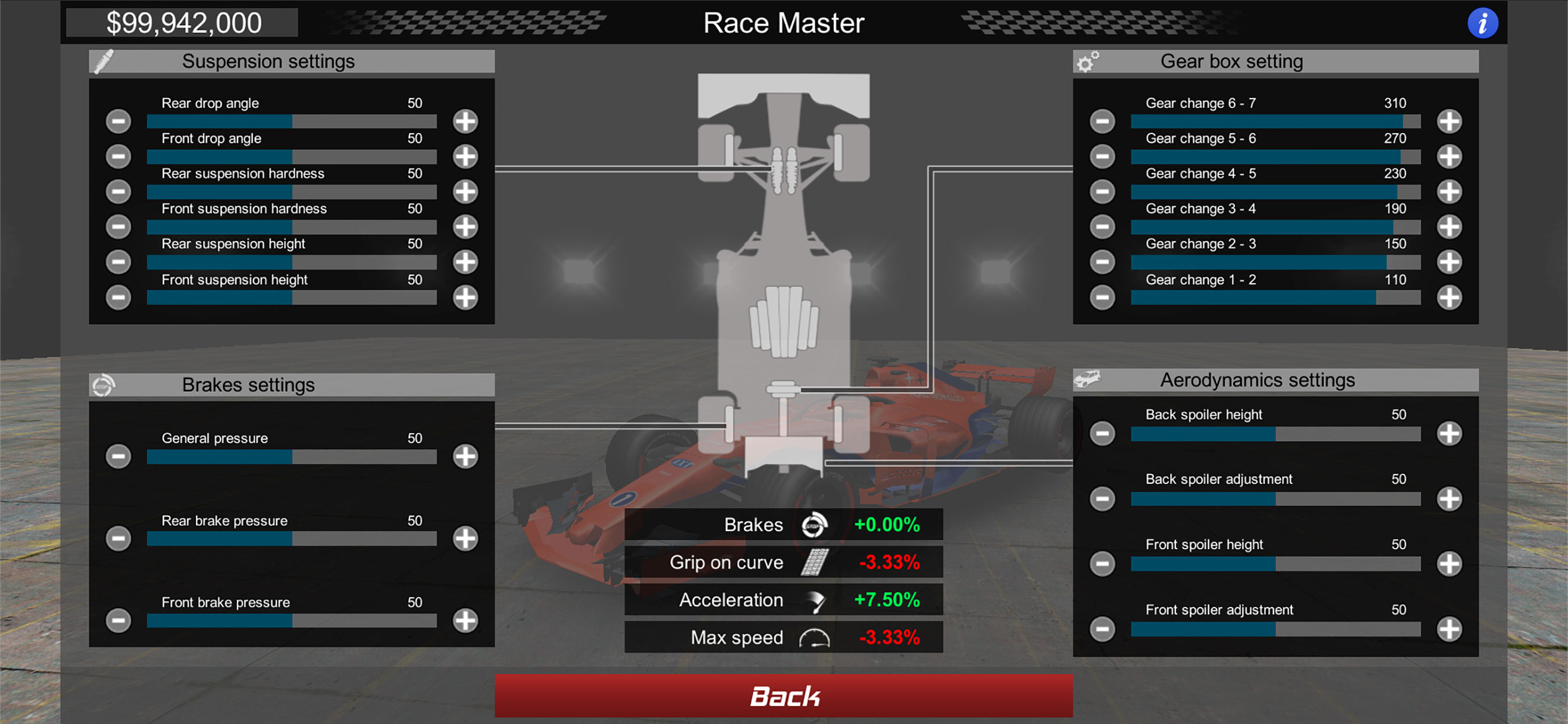The image size is (1568, 724).
Task: Decrease Gear change 1 - 2 value
Action: click(x=1102, y=297)
